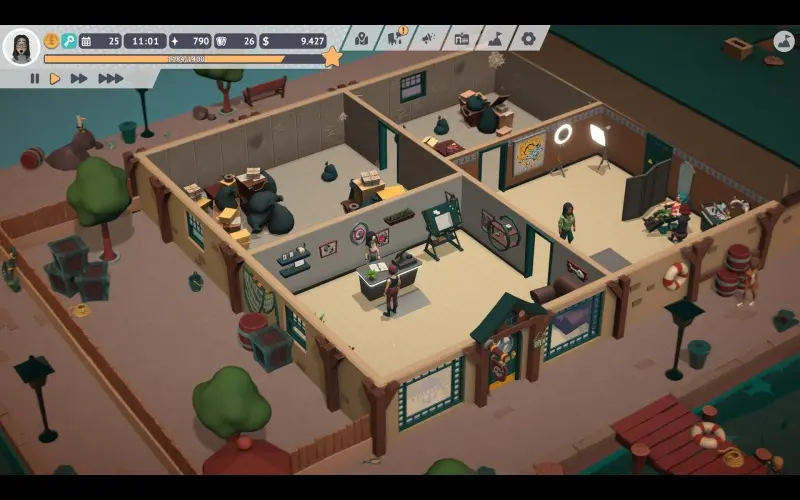The width and height of the screenshot is (800, 500).
Task: Open the gear settings menu
Action: click(528, 39)
